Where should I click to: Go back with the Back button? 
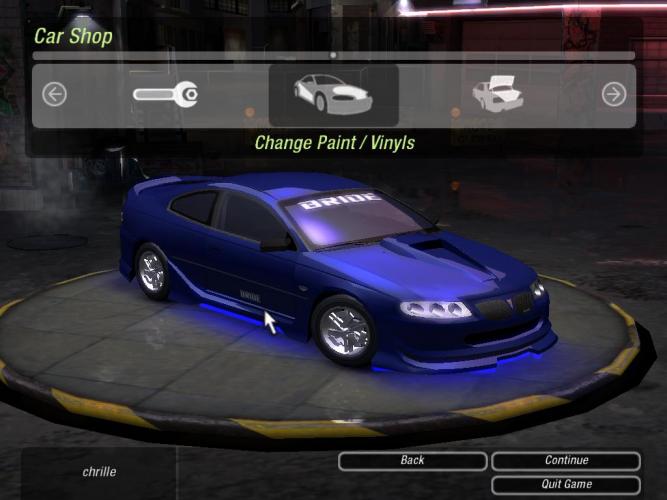click(x=412, y=461)
